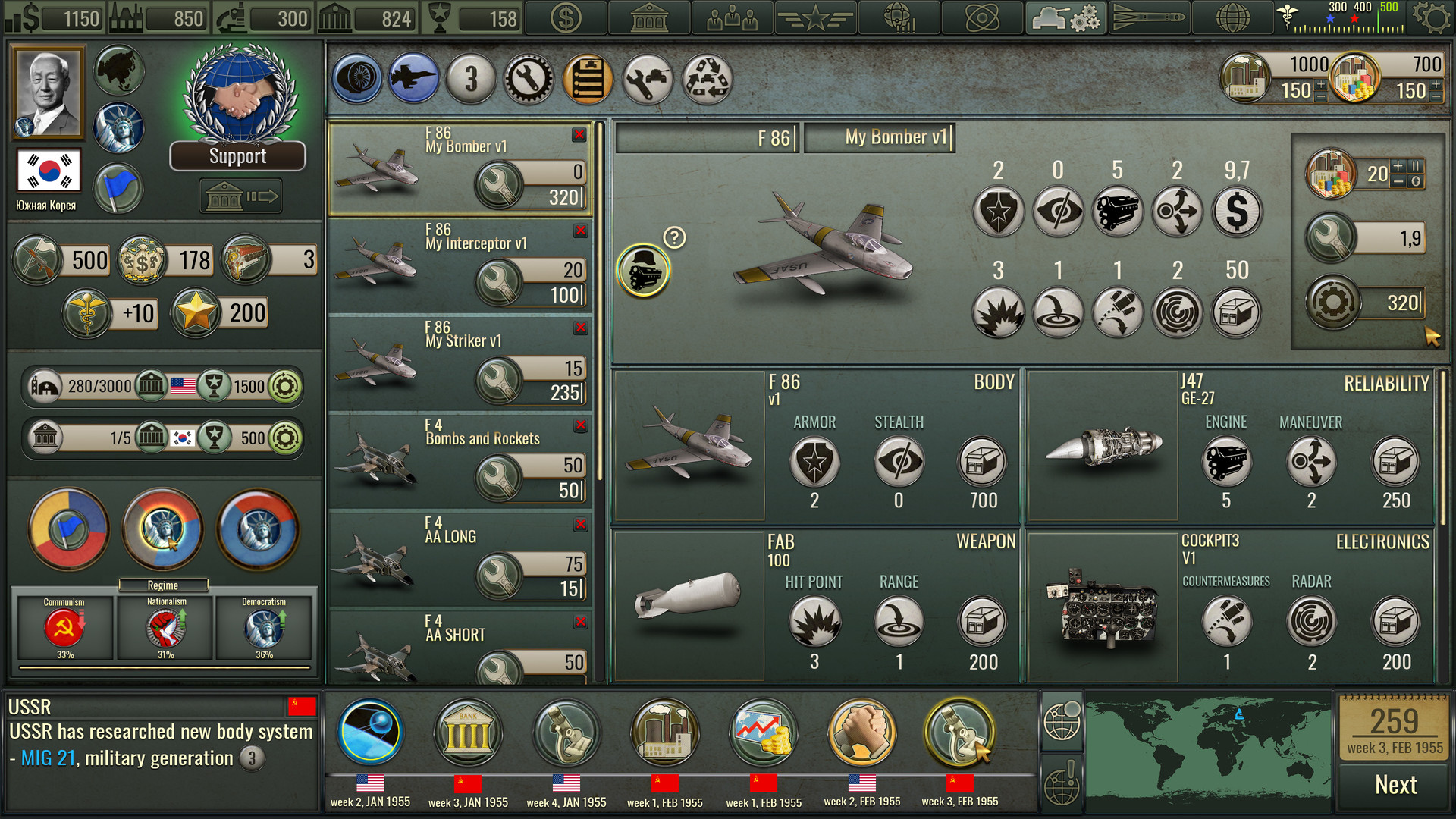1456x819 pixels.
Task: Open the finance dollar menu in top toolbar
Action: tap(565, 17)
